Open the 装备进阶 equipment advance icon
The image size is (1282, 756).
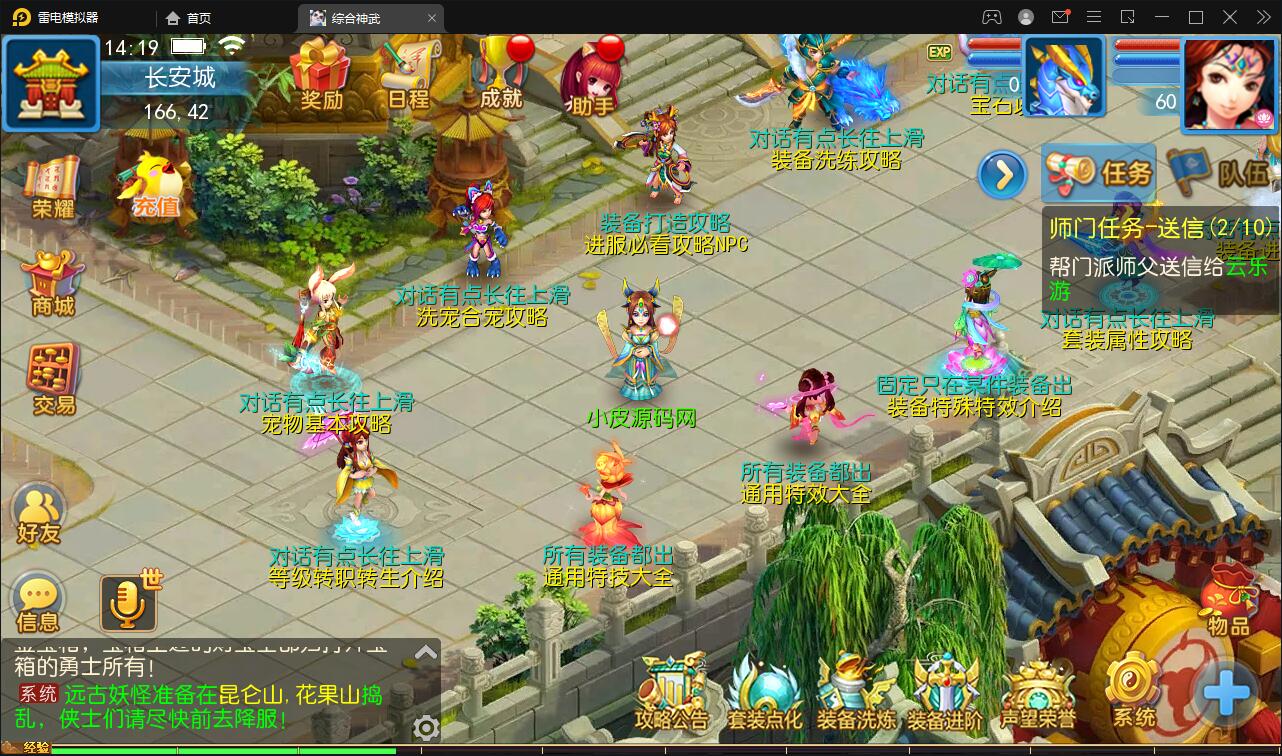[946, 690]
